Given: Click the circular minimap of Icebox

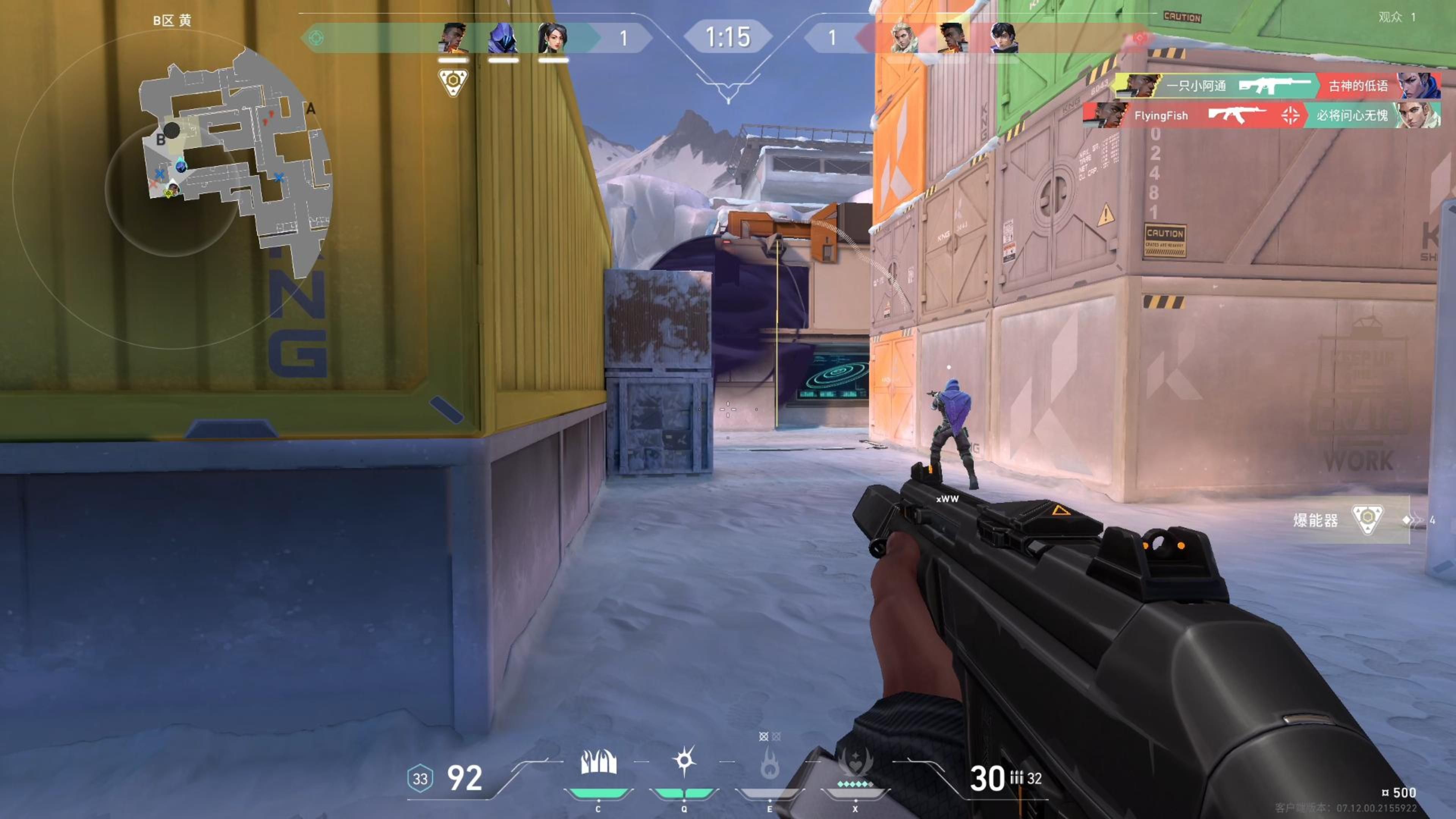Looking at the screenshot, I should point(173,189).
